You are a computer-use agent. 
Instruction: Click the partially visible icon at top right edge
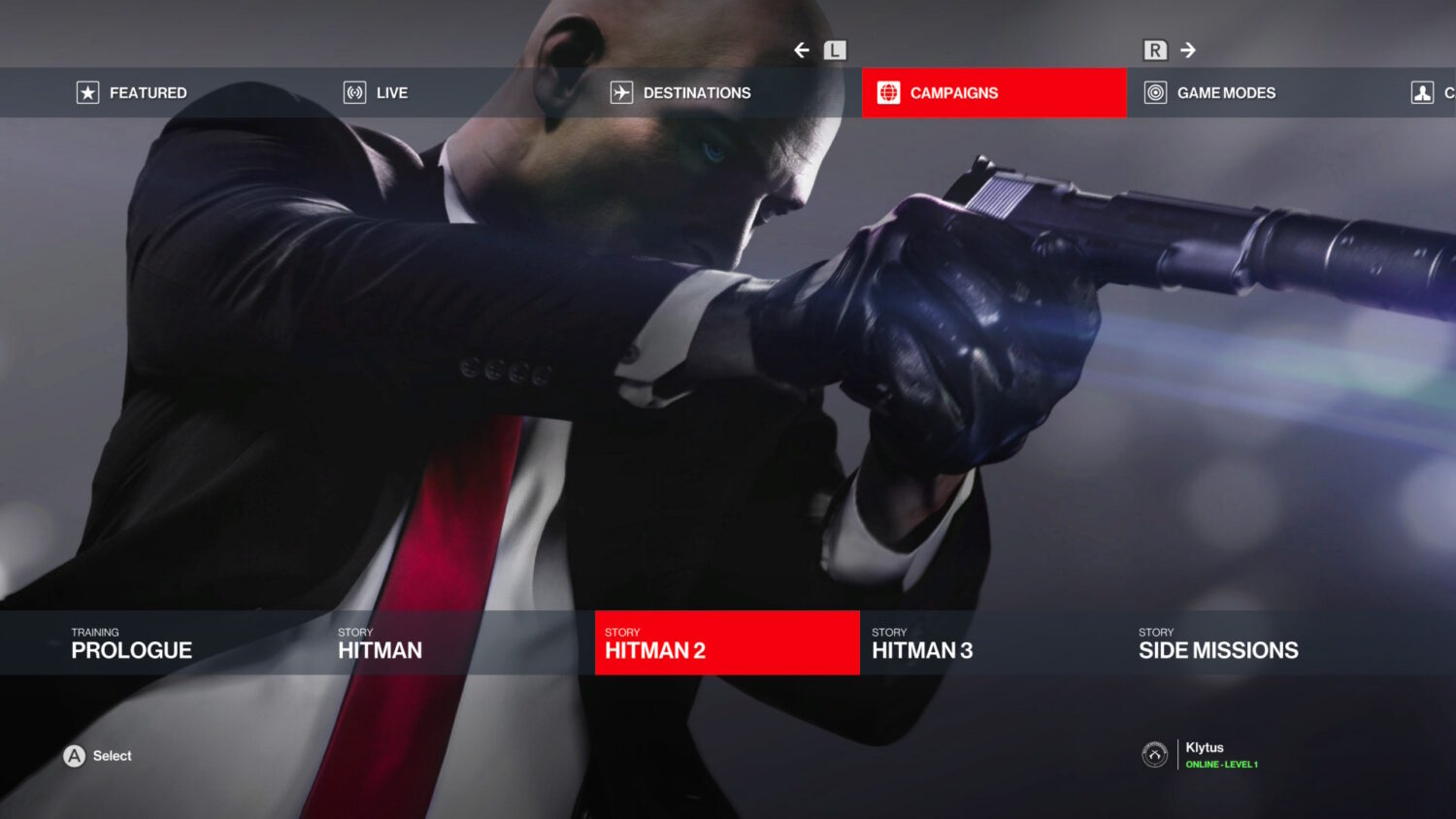point(1421,92)
